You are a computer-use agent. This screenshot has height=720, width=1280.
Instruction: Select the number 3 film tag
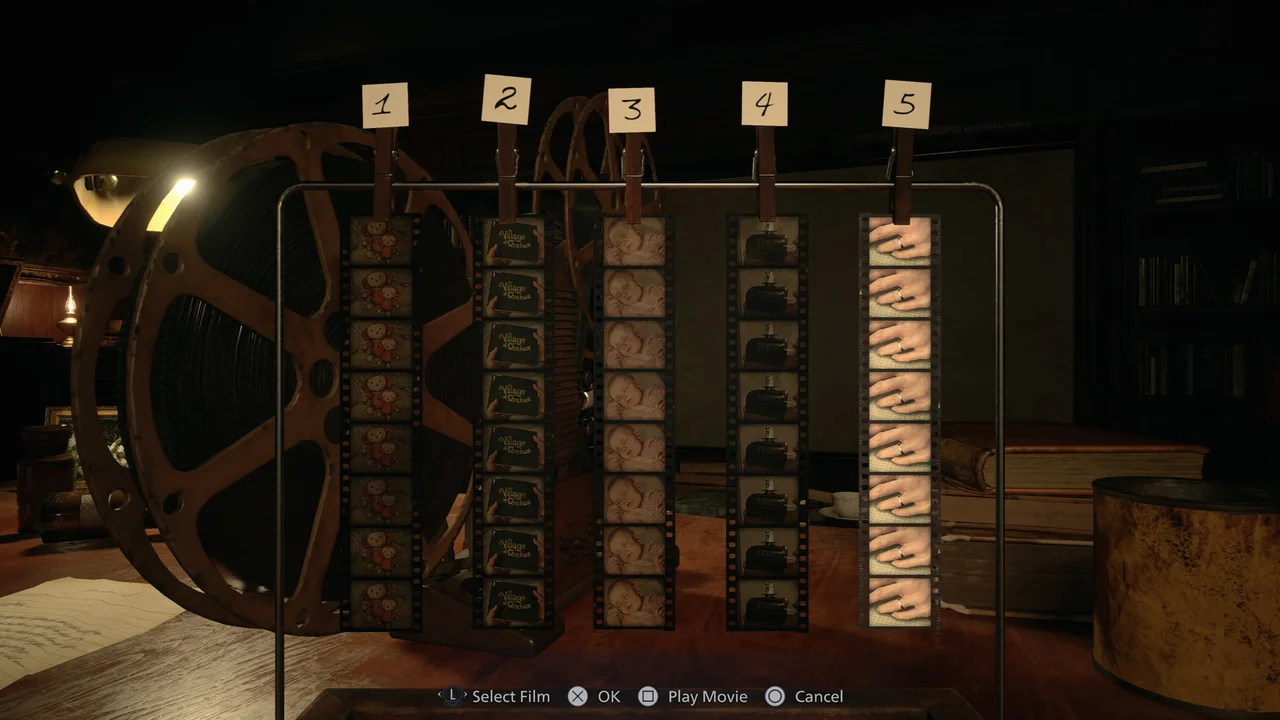click(x=631, y=112)
